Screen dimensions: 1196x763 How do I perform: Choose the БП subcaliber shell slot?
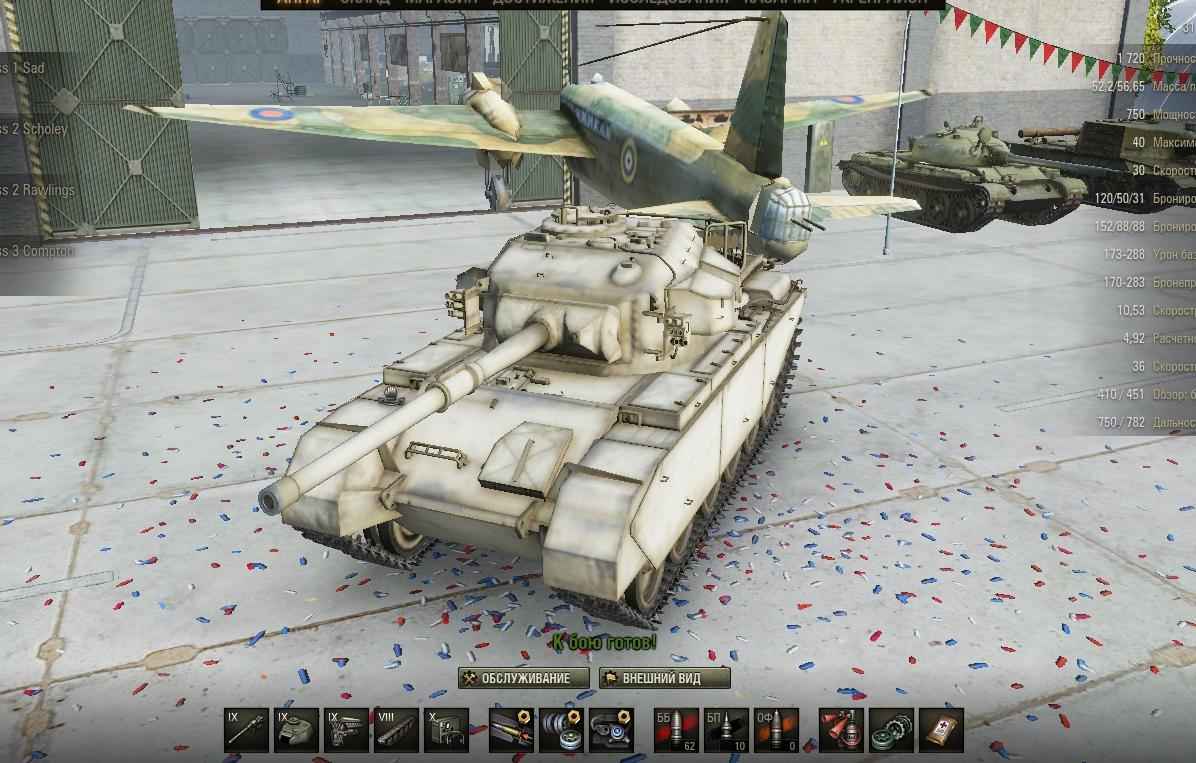pos(726,730)
